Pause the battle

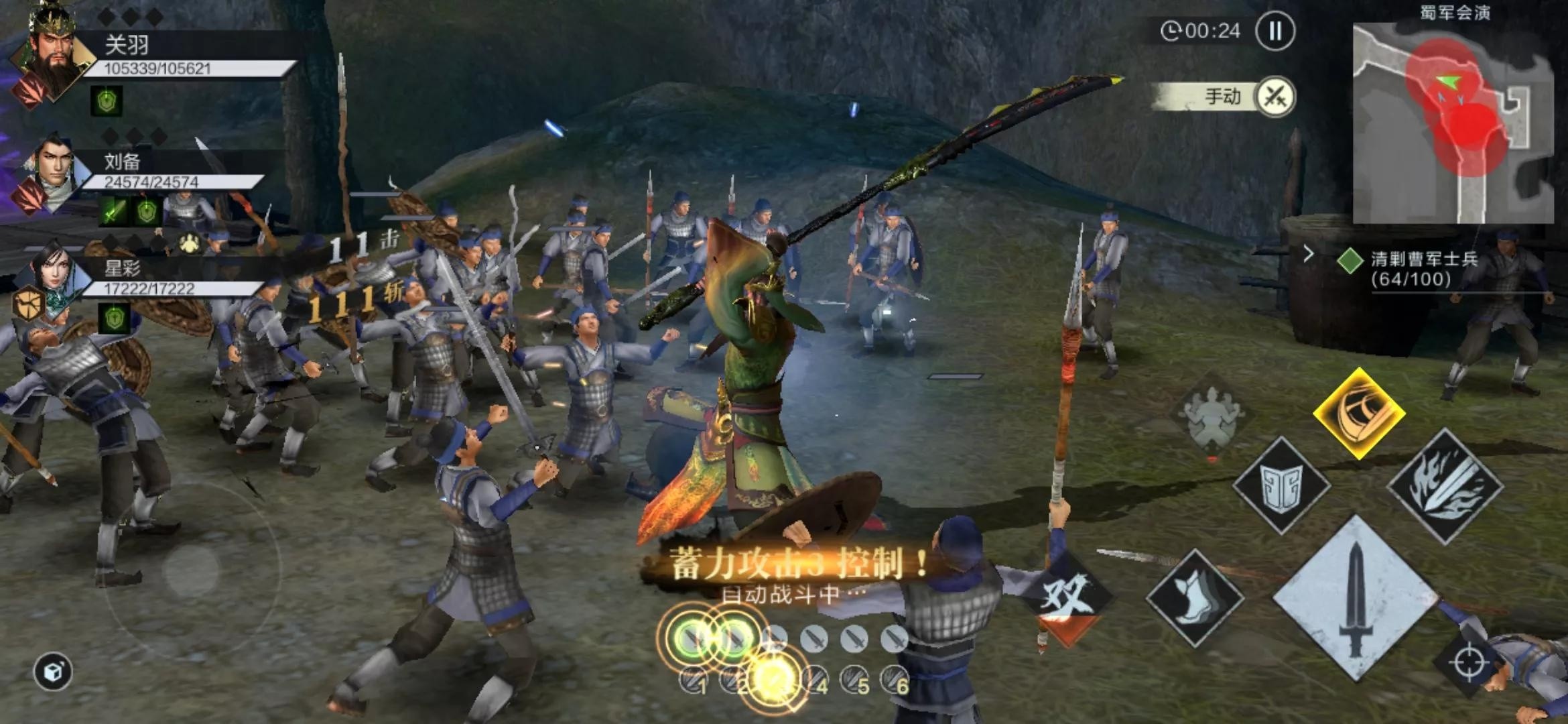pyautogui.click(x=1275, y=31)
